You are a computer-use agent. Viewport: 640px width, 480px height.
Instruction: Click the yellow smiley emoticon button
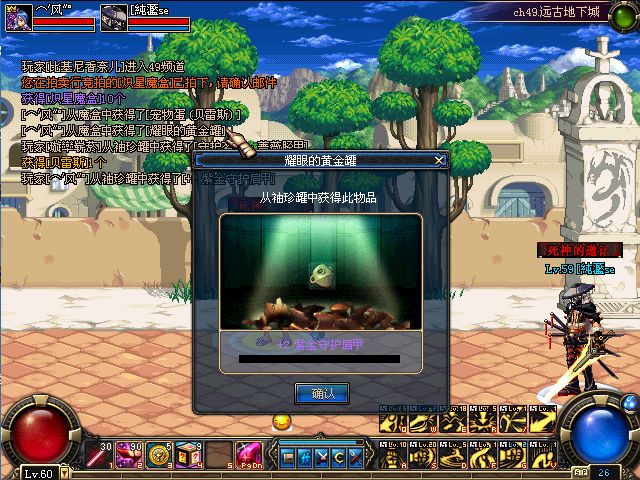pos(281,422)
